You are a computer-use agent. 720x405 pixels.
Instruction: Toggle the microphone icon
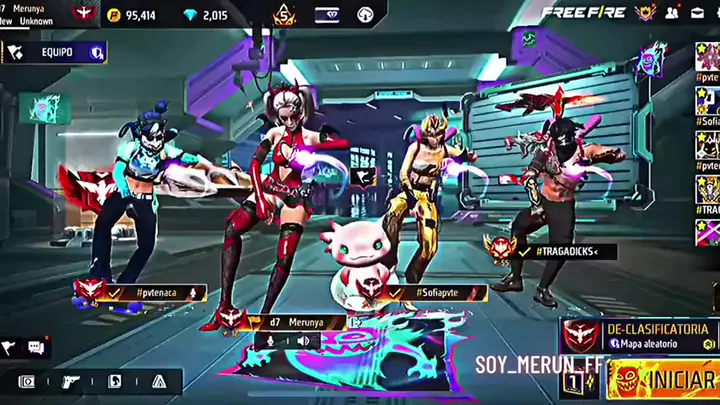(269, 341)
